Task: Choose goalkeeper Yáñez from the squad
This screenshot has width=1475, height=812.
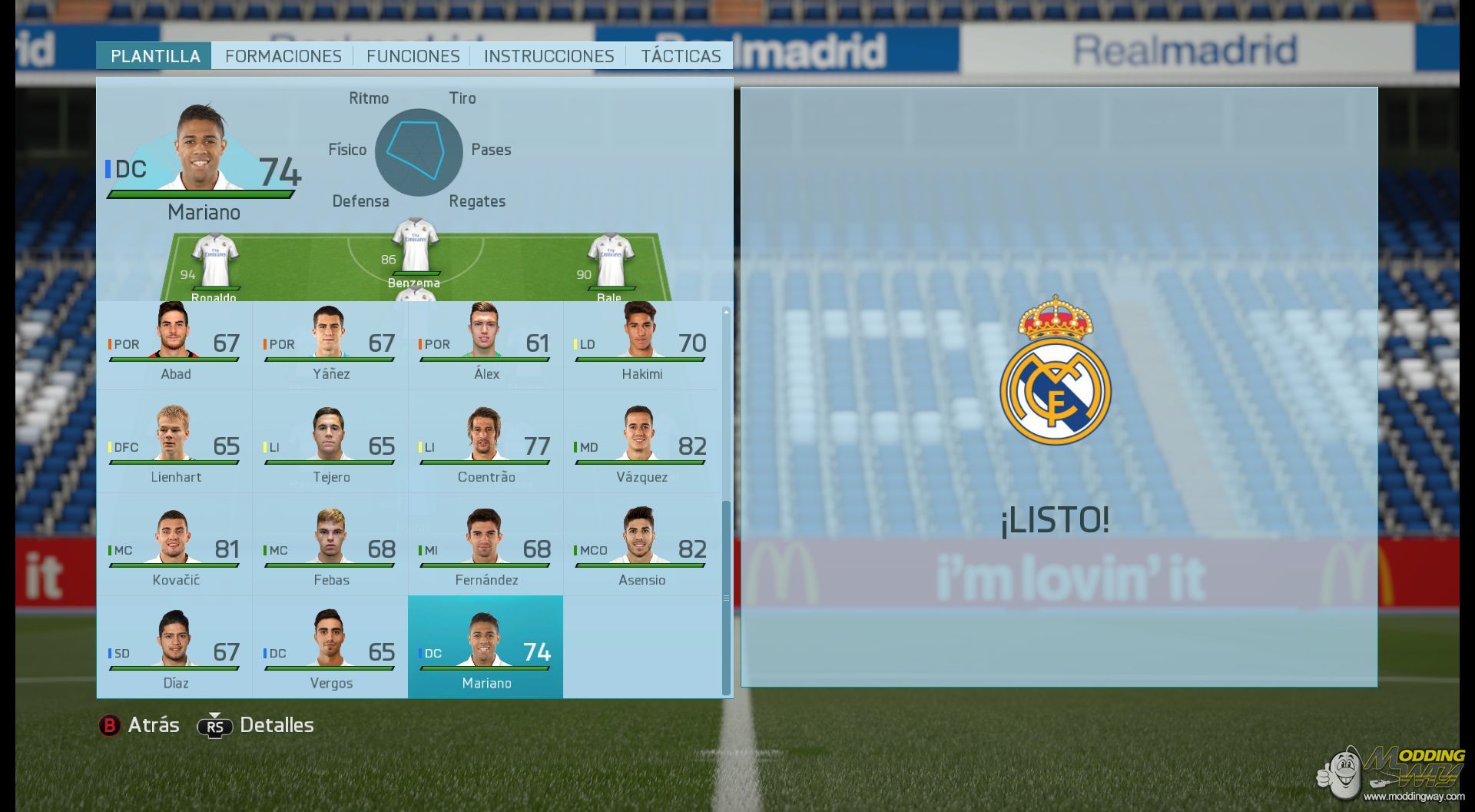Action: click(330, 346)
